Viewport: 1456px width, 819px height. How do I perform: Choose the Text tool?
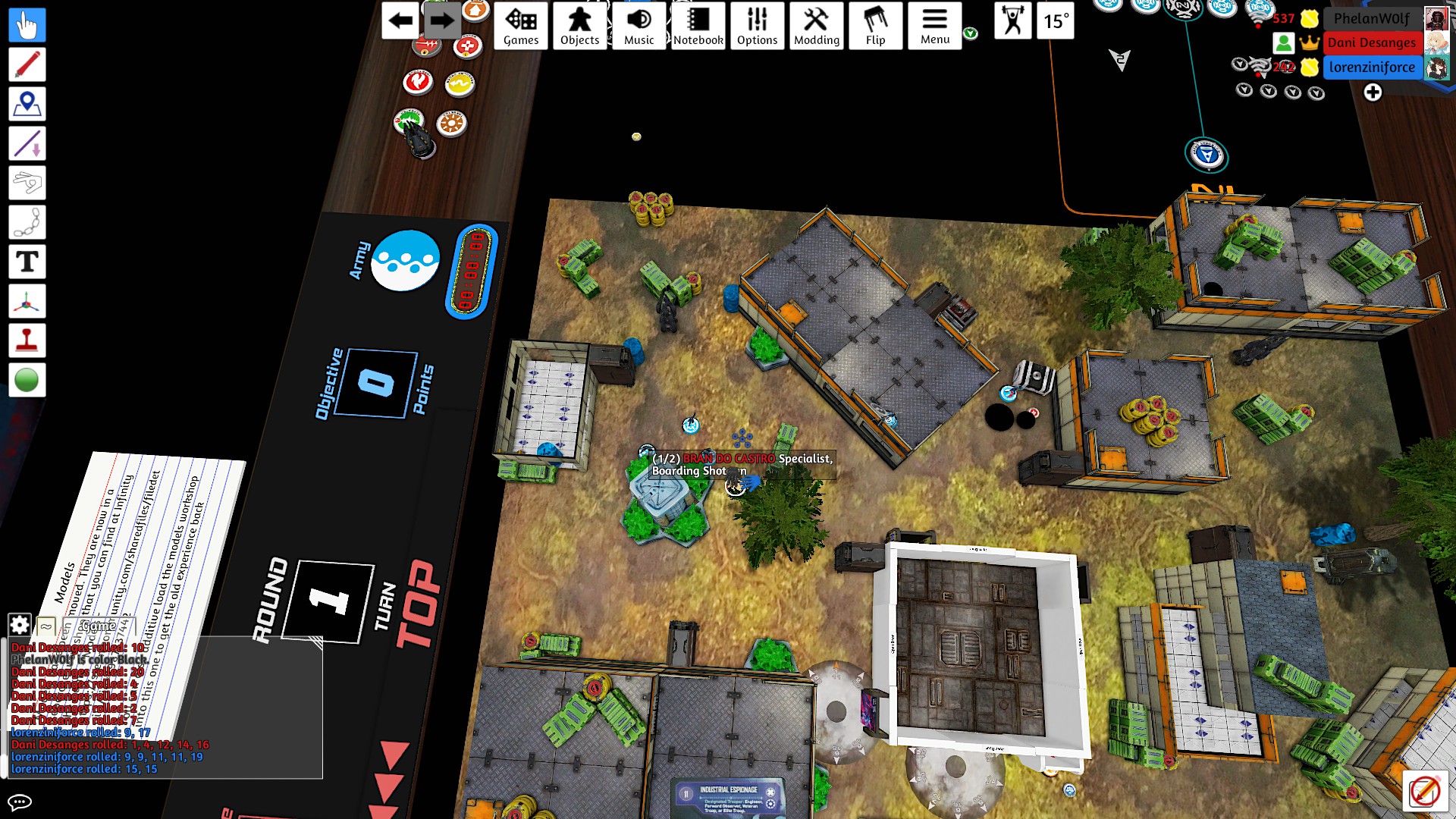click(x=27, y=262)
